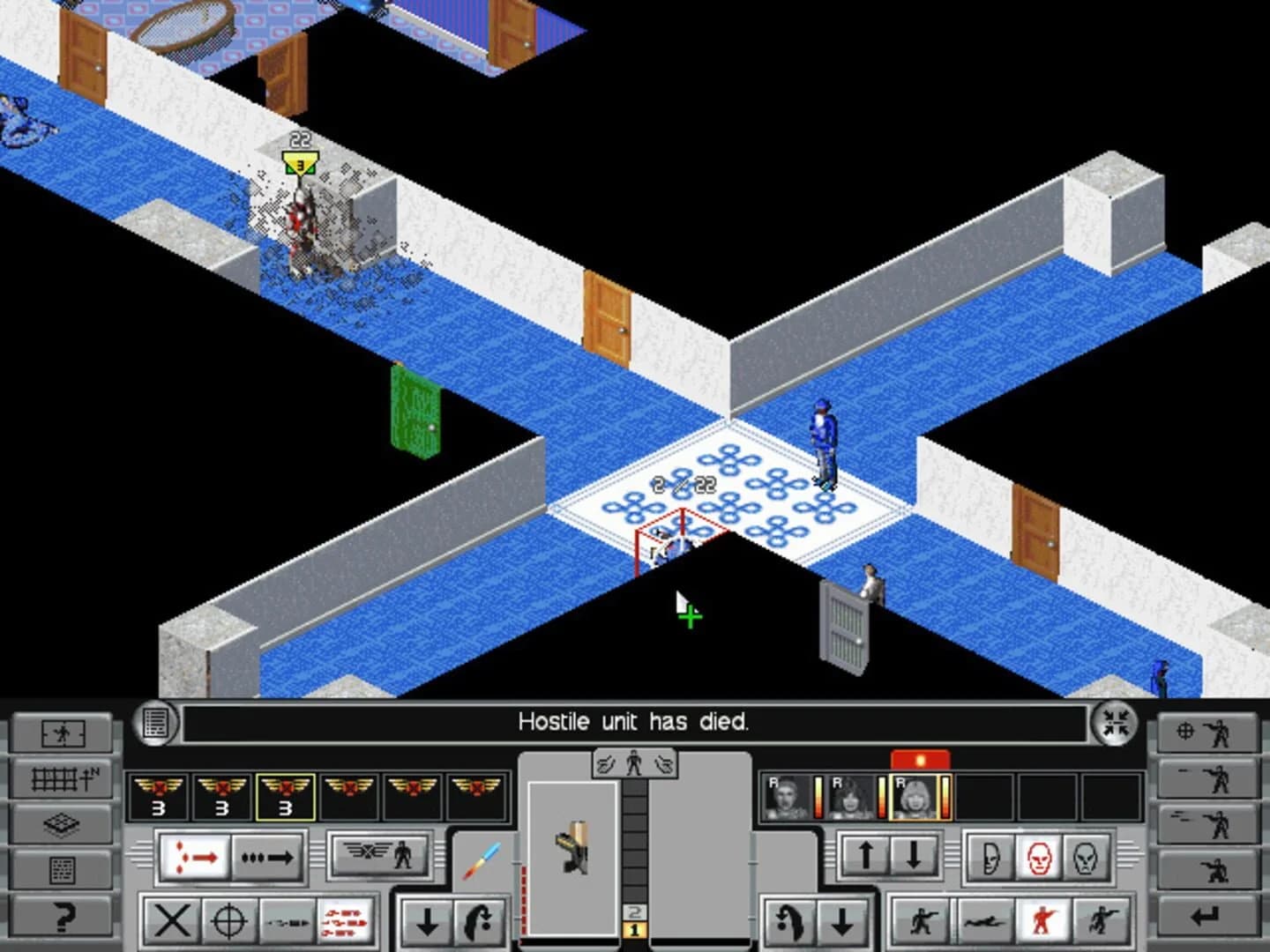Click the throw item icon
1270x952 pixels.
[481, 921]
